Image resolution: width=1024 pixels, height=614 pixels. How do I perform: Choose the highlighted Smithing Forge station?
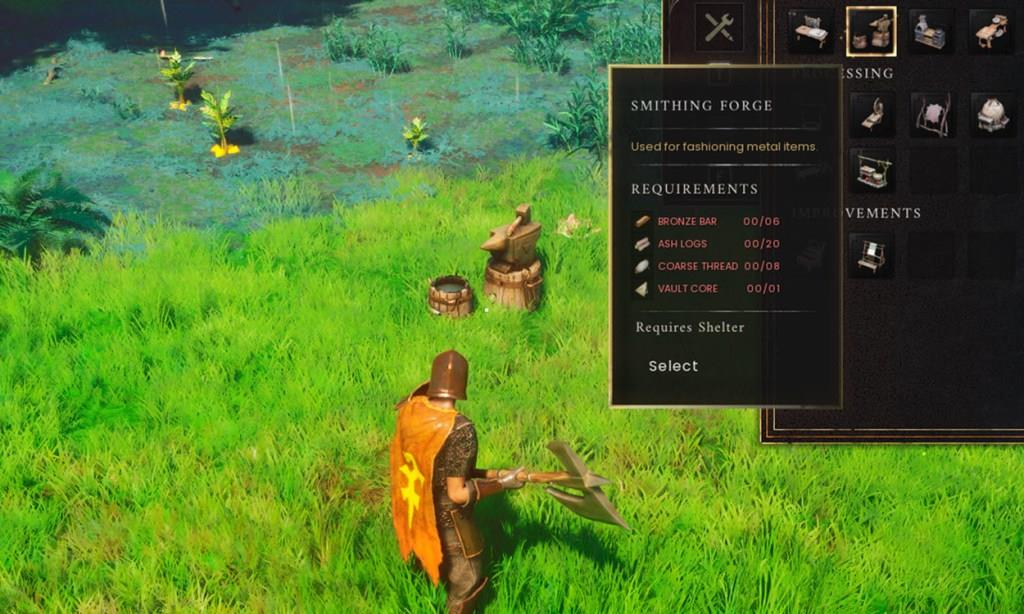870,31
